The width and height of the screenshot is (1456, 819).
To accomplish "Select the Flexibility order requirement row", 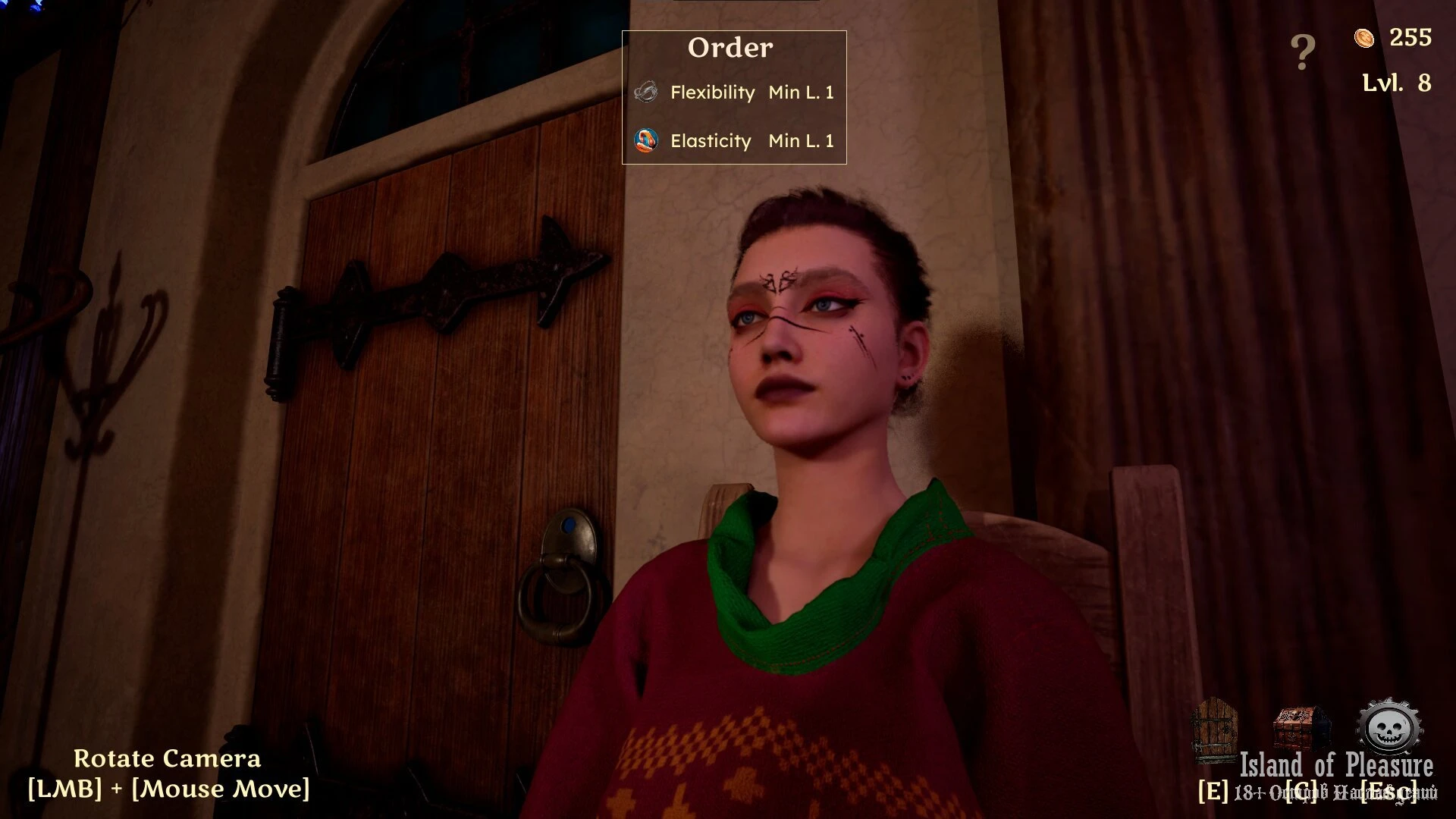I will 733,93.
